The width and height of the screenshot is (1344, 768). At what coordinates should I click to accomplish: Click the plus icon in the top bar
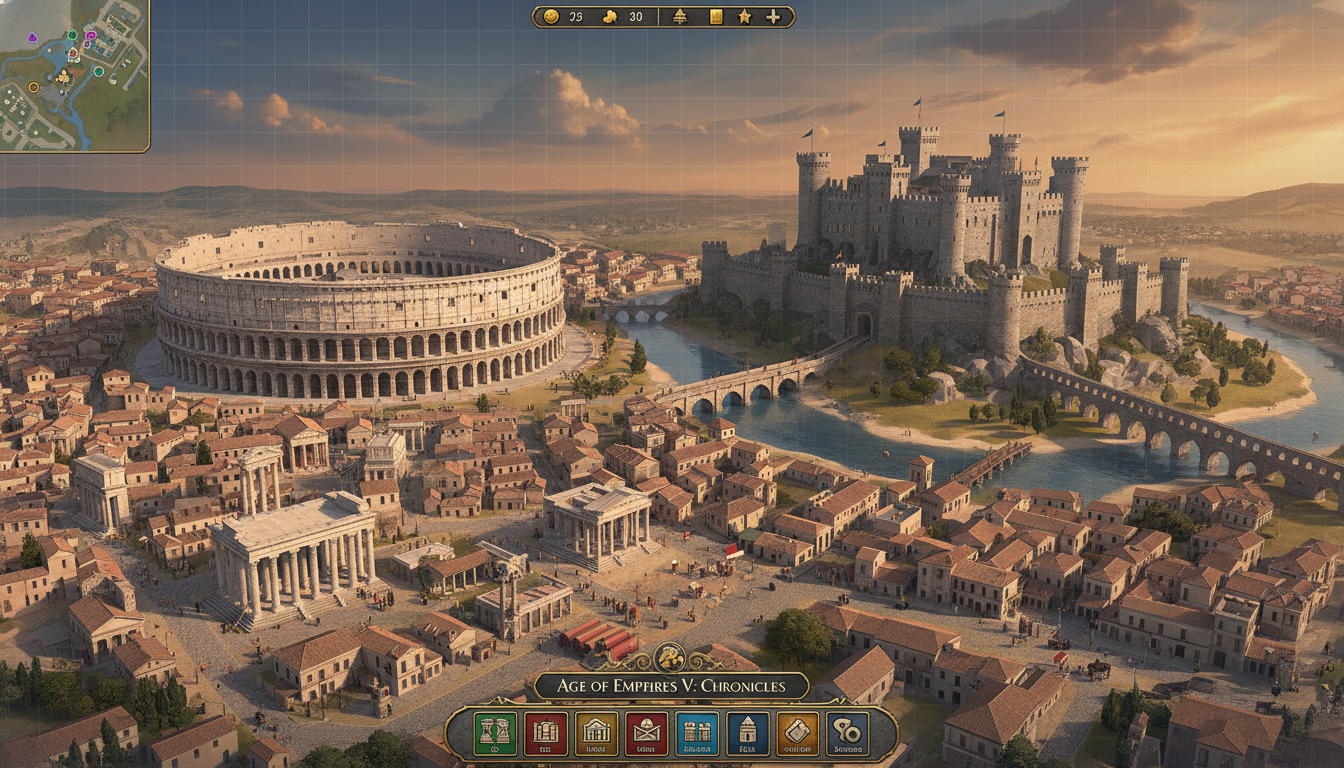tap(773, 16)
